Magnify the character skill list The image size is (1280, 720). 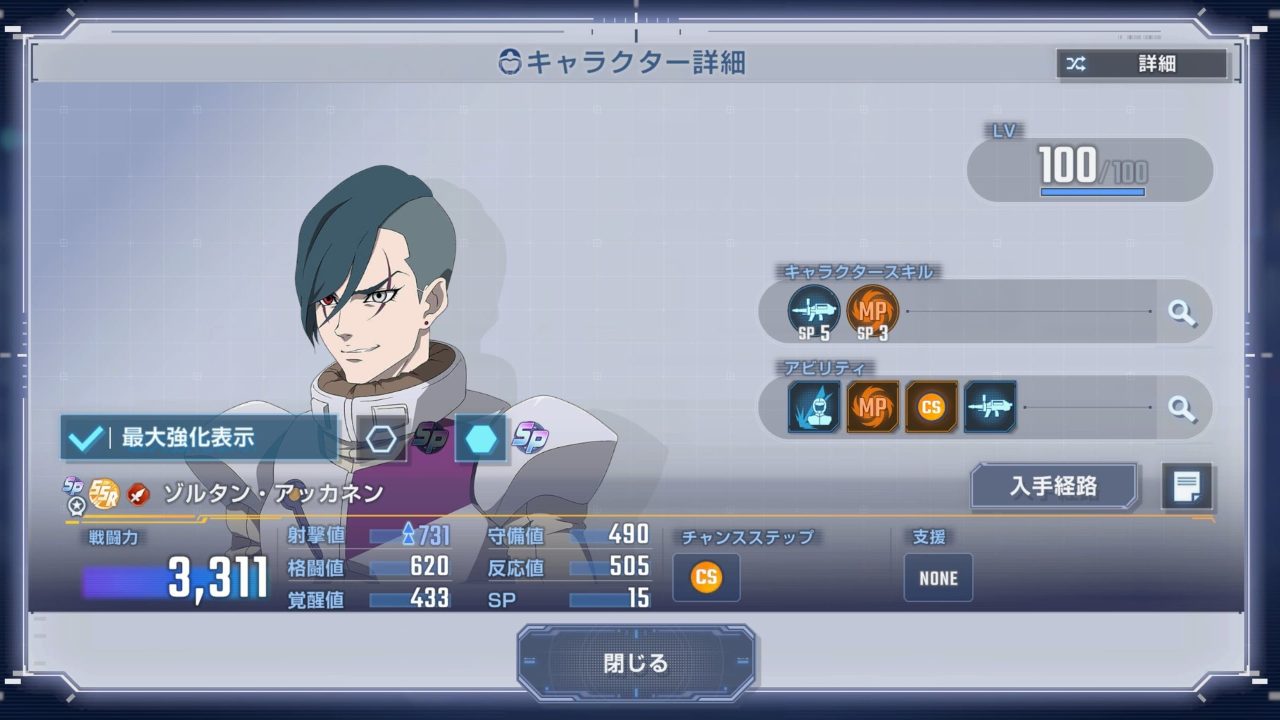pyautogui.click(x=1182, y=312)
